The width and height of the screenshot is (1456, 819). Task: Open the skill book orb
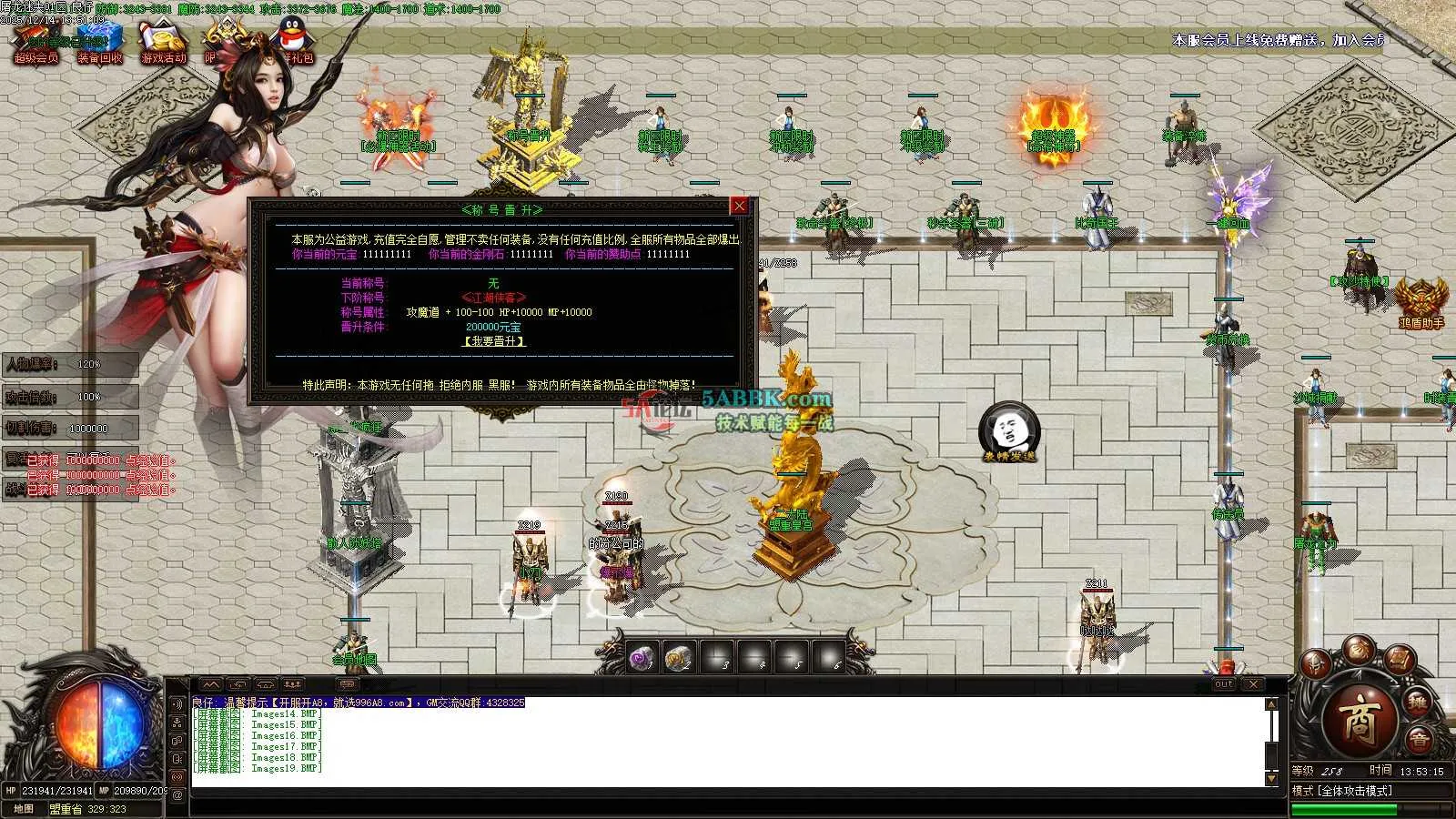1400,662
